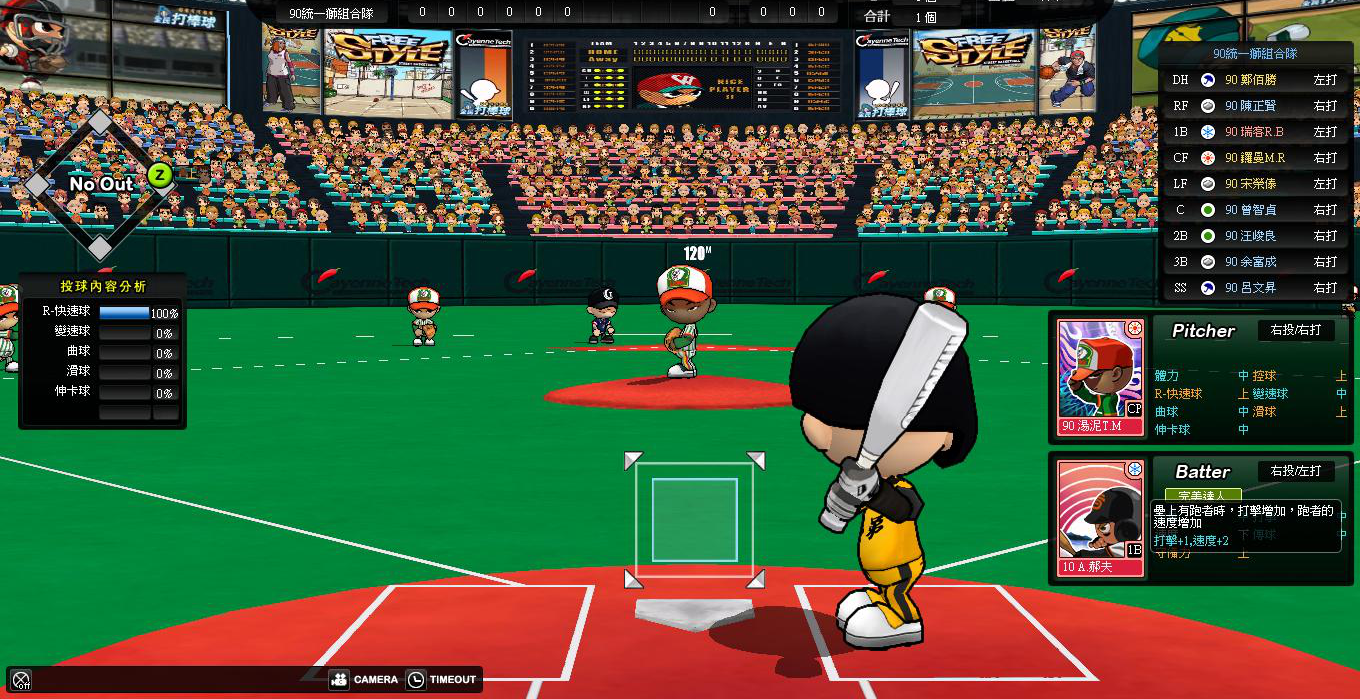Click the base diamond No Out indicator
Viewport: 1360px width, 699px height.
(x=100, y=184)
